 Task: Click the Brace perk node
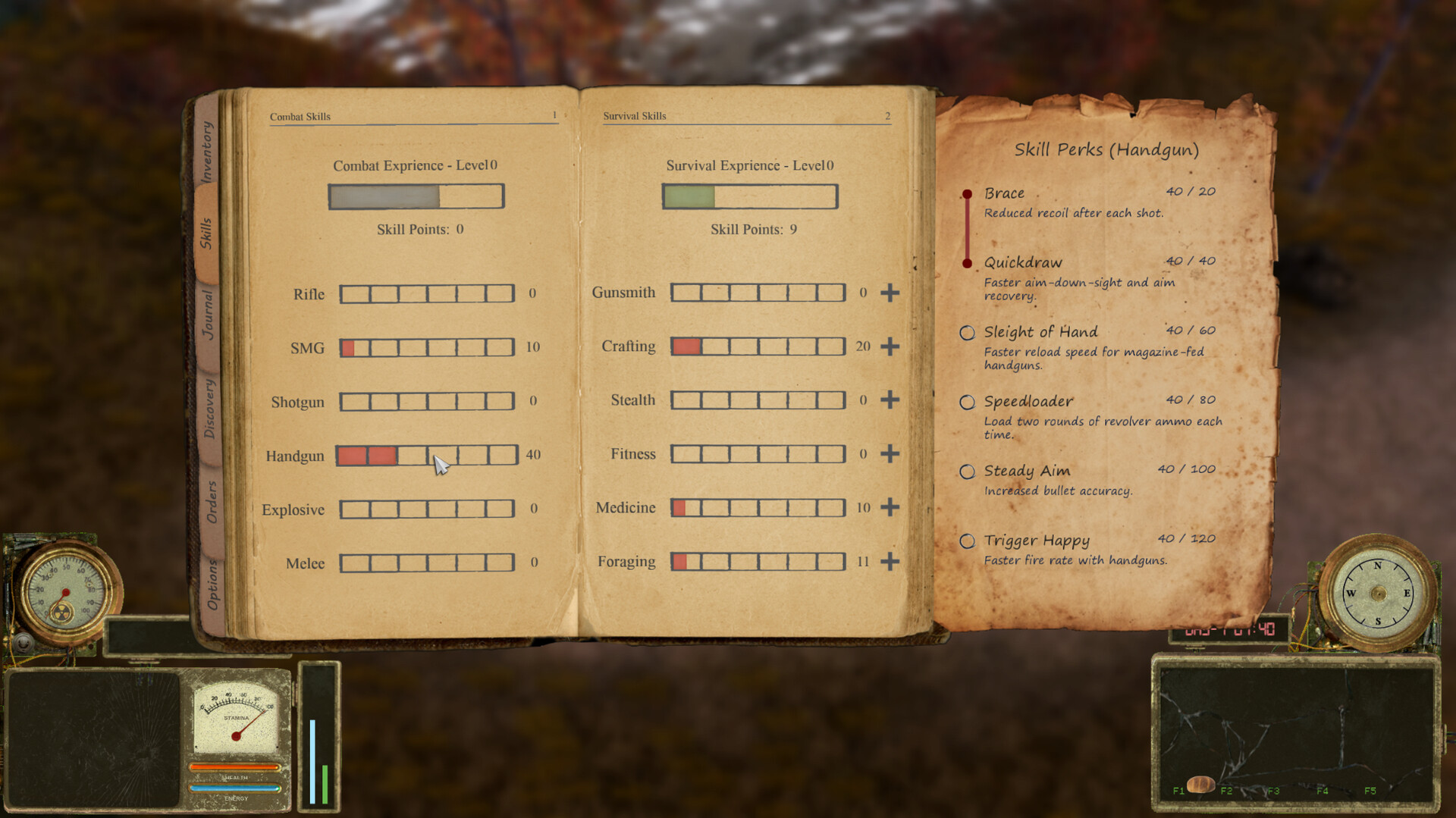[968, 193]
